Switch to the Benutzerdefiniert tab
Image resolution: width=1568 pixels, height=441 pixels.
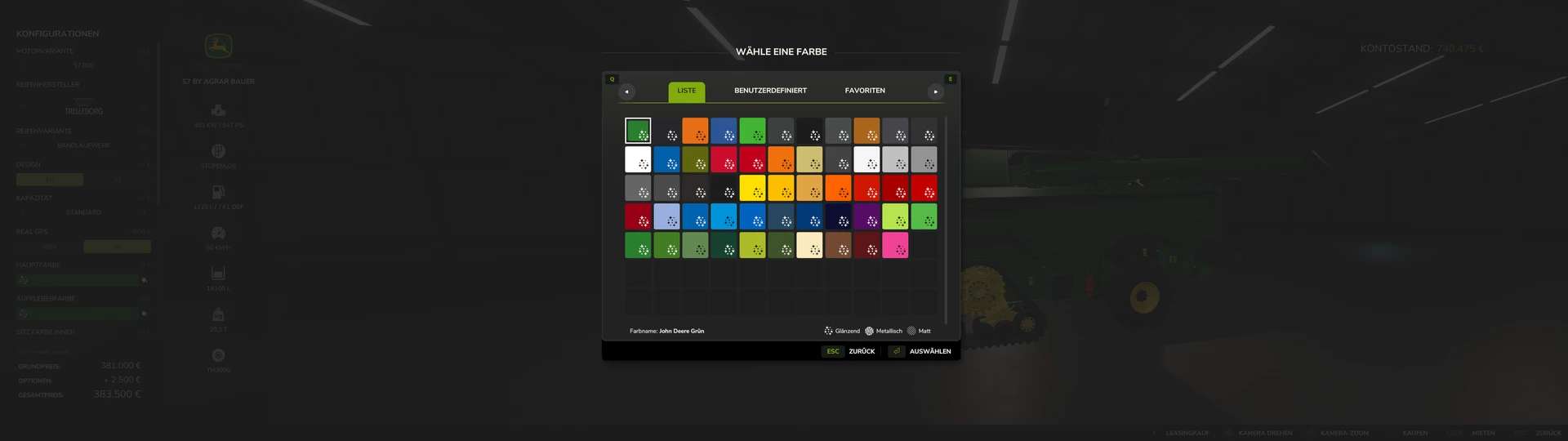coord(770,91)
